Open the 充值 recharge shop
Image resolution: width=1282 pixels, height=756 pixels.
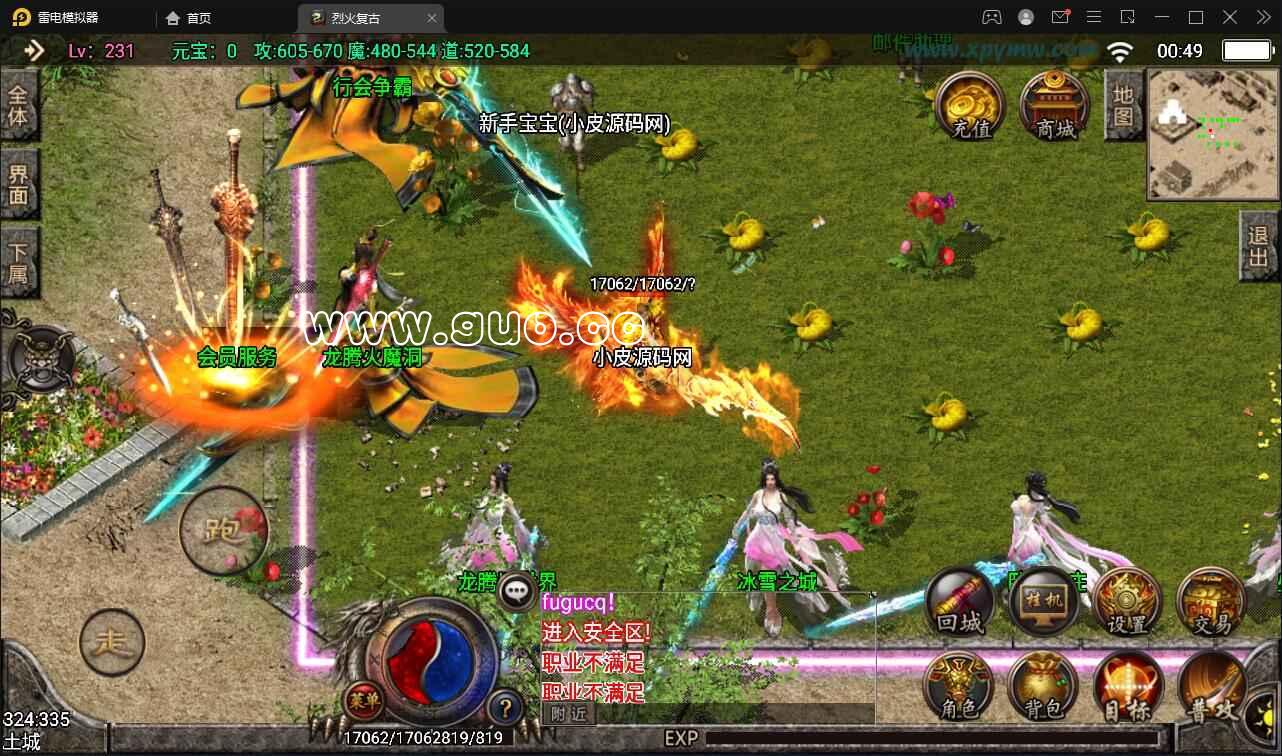pos(970,107)
